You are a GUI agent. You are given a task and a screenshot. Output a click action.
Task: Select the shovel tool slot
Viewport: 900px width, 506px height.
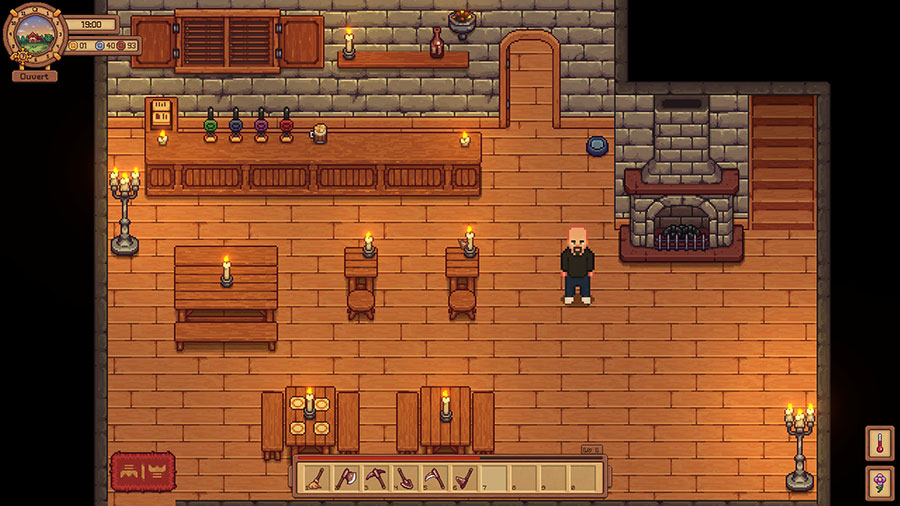pyautogui.click(x=404, y=478)
